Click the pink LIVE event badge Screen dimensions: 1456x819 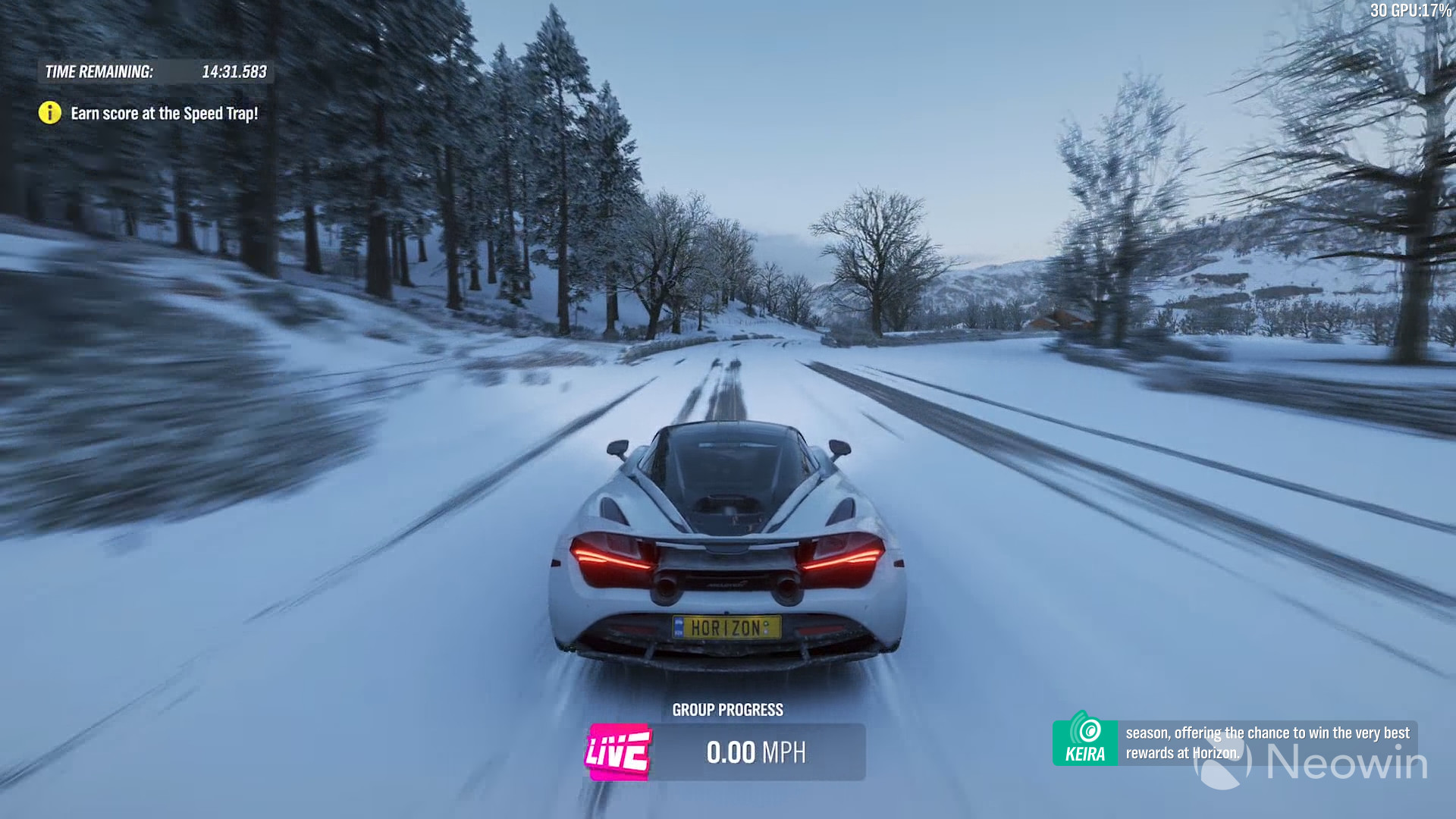point(618,752)
